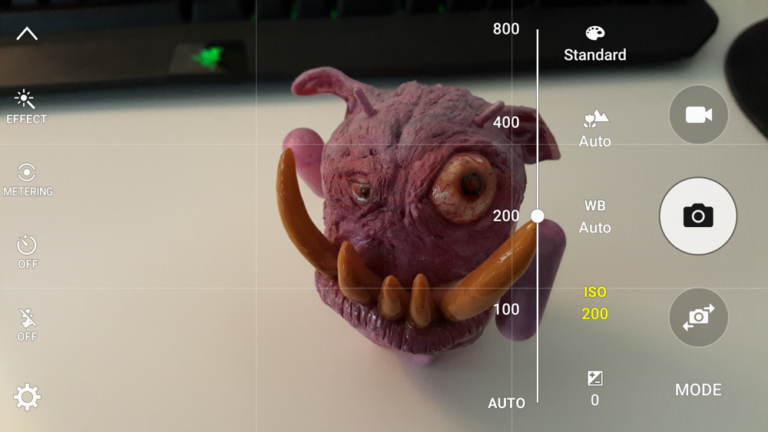The width and height of the screenshot is (768, 432).
Task: Open the exposure compensation setting
Action: click(595, 388)
